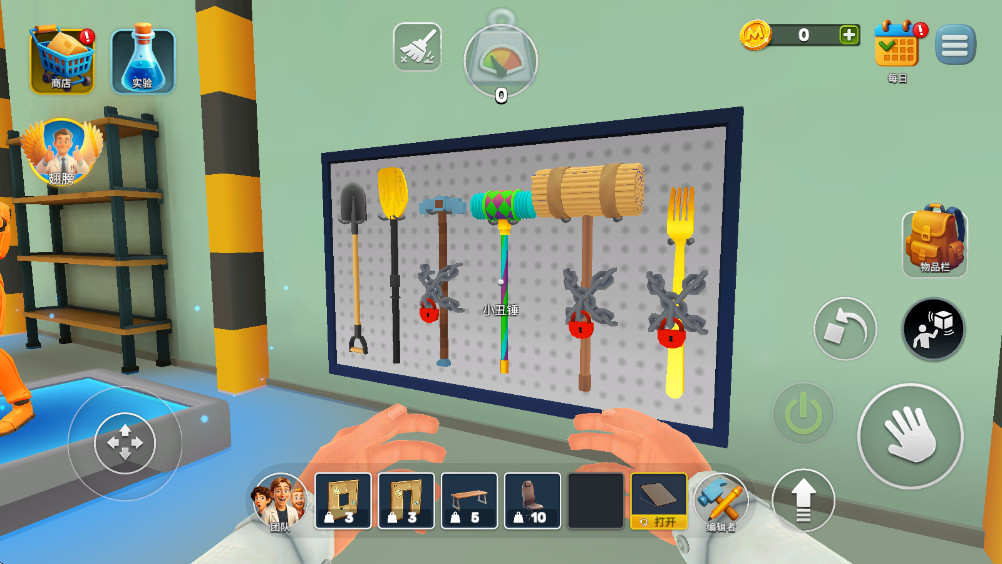Open the hammer and pencil editor
This screenshot has height=564, width=1002.
pyautogui.click(x=721, y=500)
